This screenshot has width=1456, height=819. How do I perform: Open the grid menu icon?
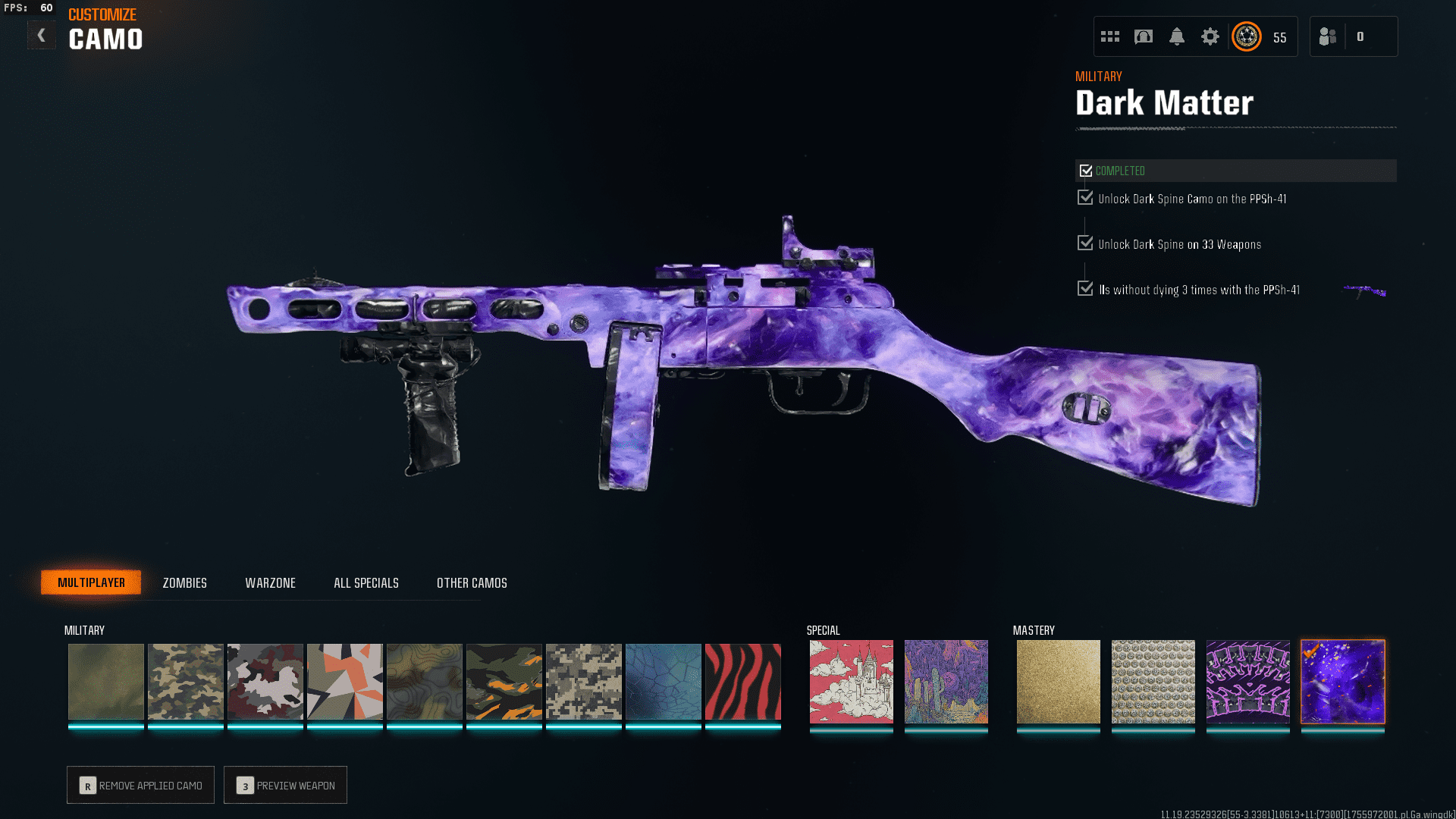(1110, 36)
